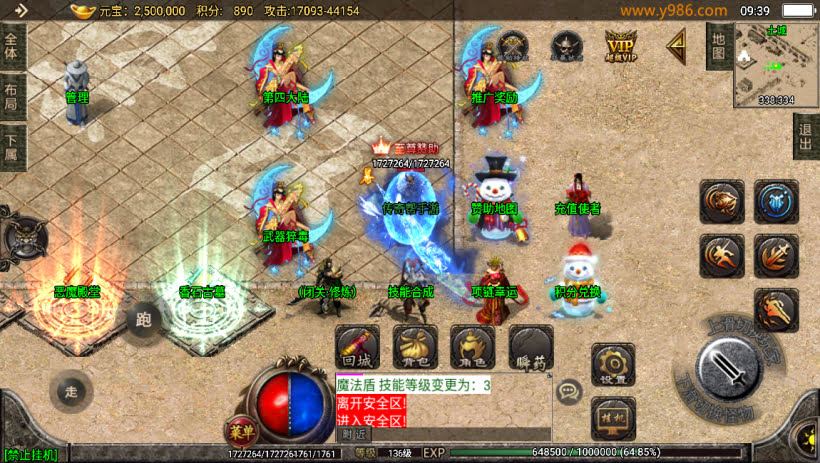The width and height of the screenshot is (820, 463).
Task: Toggle the 挂机 auto-battle button
Action: pos(613,417)
